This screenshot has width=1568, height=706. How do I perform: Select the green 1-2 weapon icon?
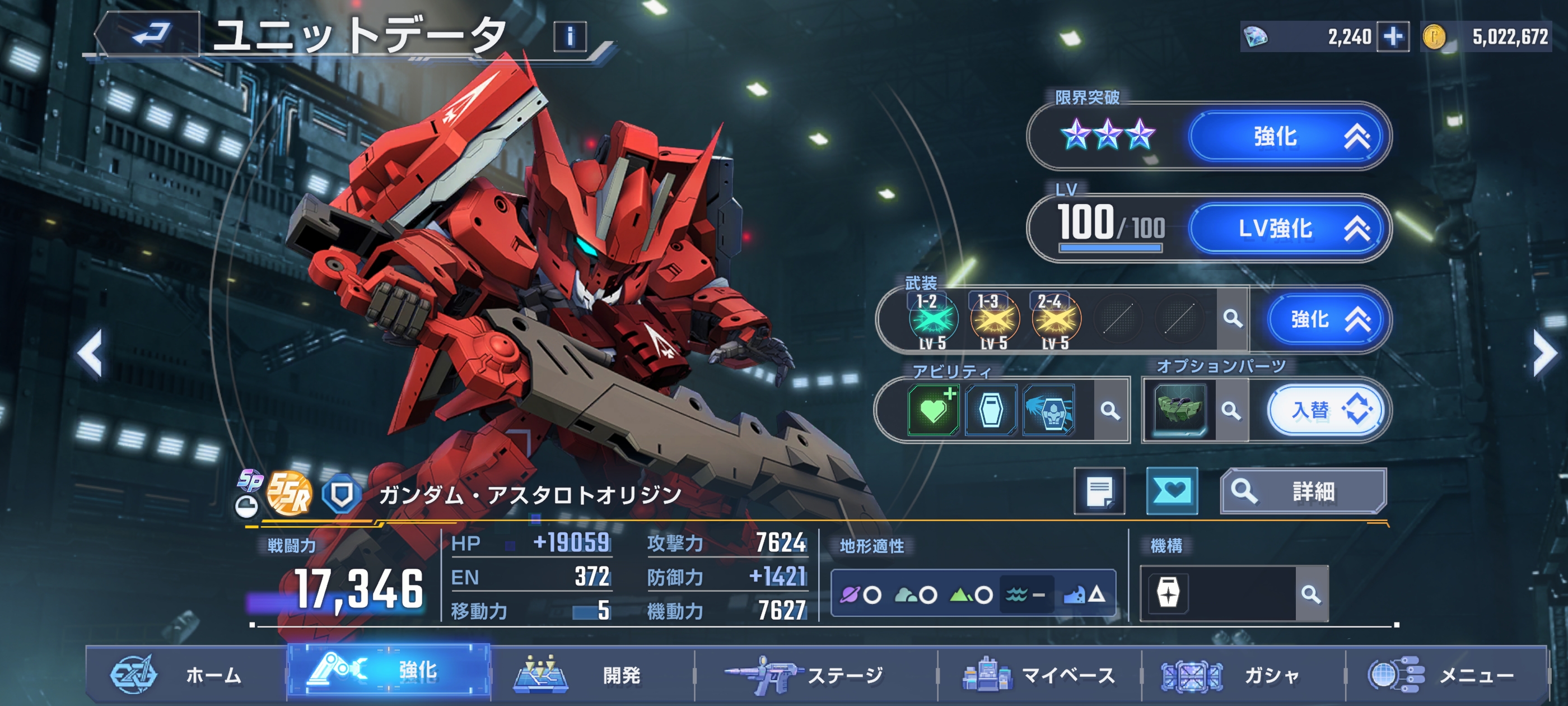(x=932, y=320)
